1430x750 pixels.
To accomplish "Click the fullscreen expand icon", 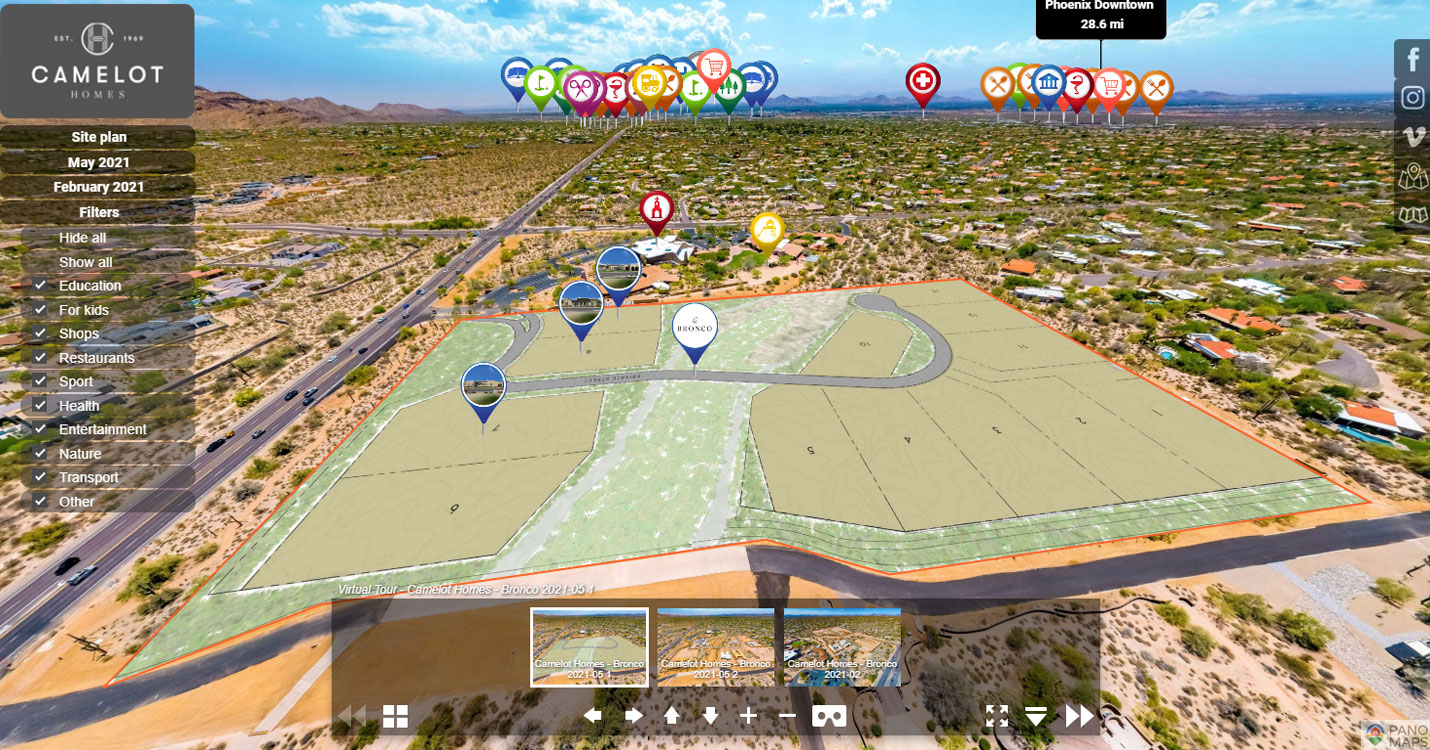I will click(x=997, y=716).
